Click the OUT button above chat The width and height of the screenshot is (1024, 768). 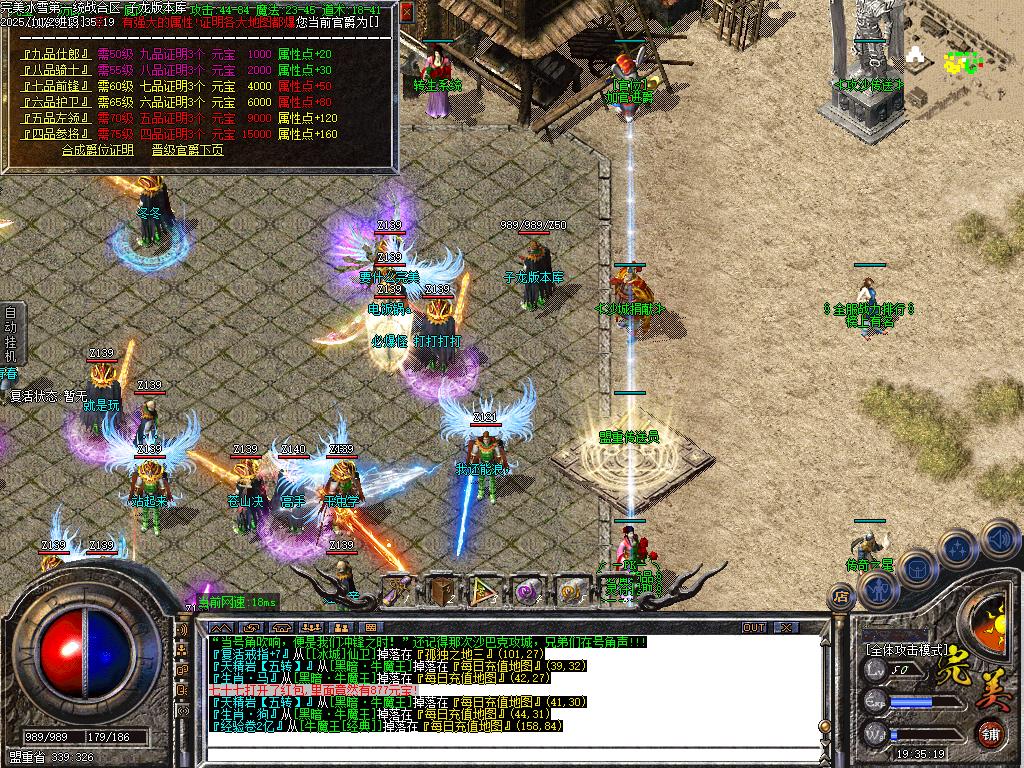point(754,628)
